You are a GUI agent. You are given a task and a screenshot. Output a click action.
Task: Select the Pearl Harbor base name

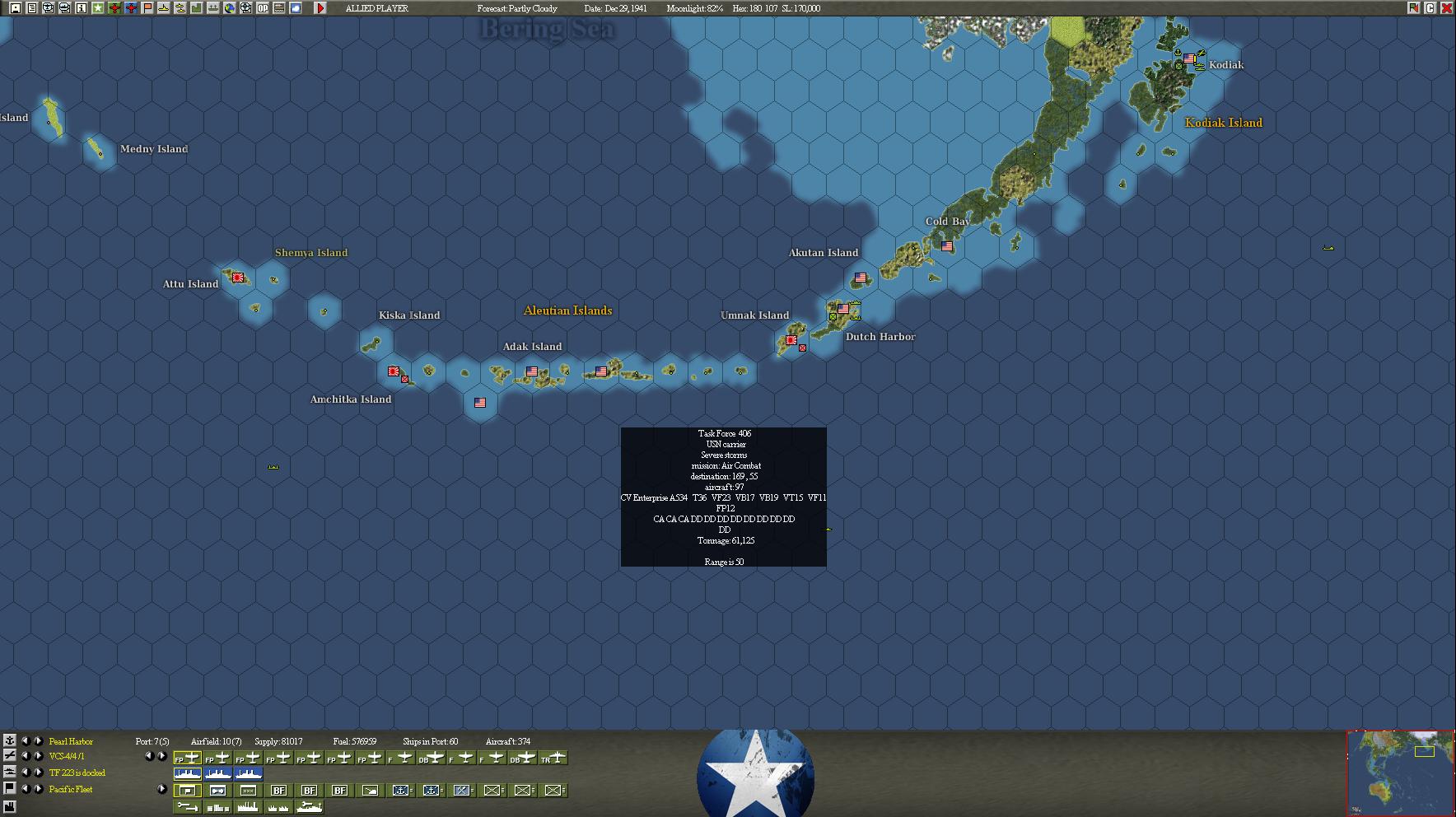71,741
